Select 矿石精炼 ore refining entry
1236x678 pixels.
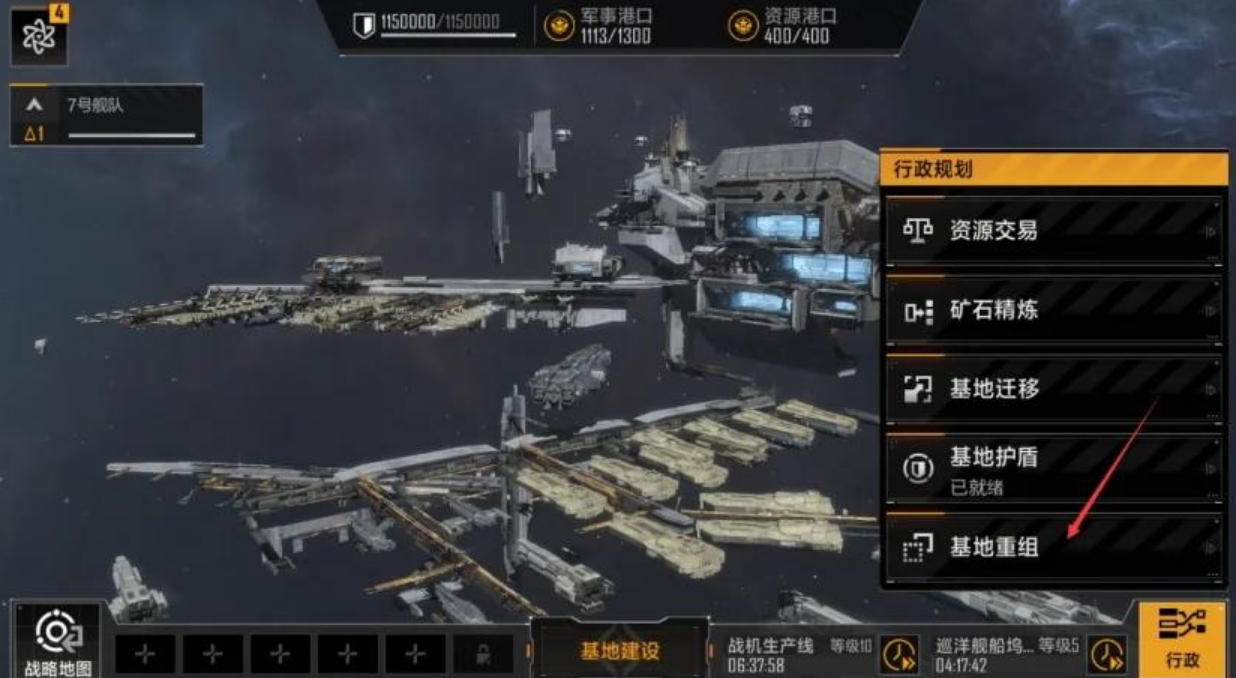click(x=1053, y=310)
